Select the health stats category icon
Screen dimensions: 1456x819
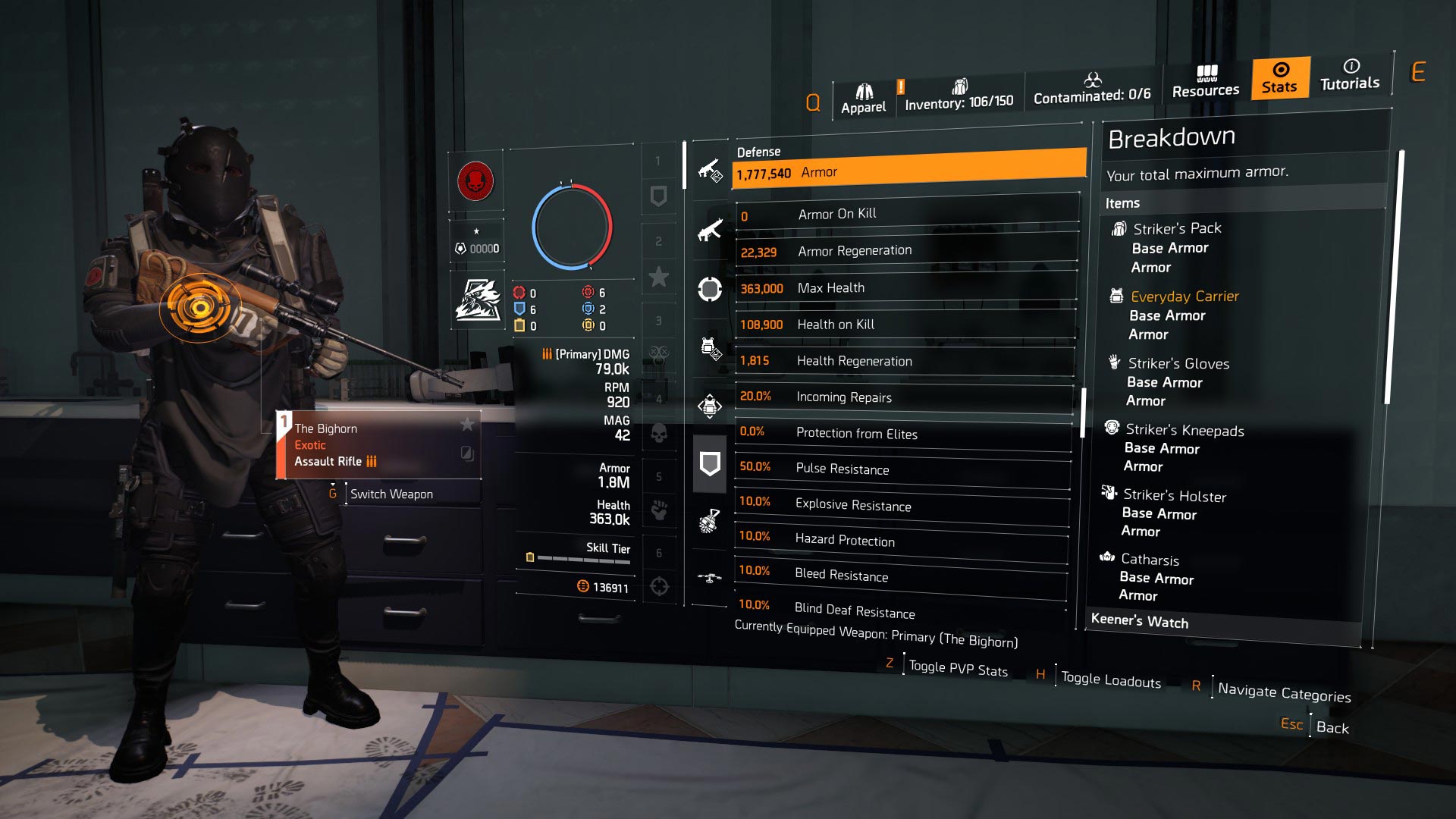point(710,288)
